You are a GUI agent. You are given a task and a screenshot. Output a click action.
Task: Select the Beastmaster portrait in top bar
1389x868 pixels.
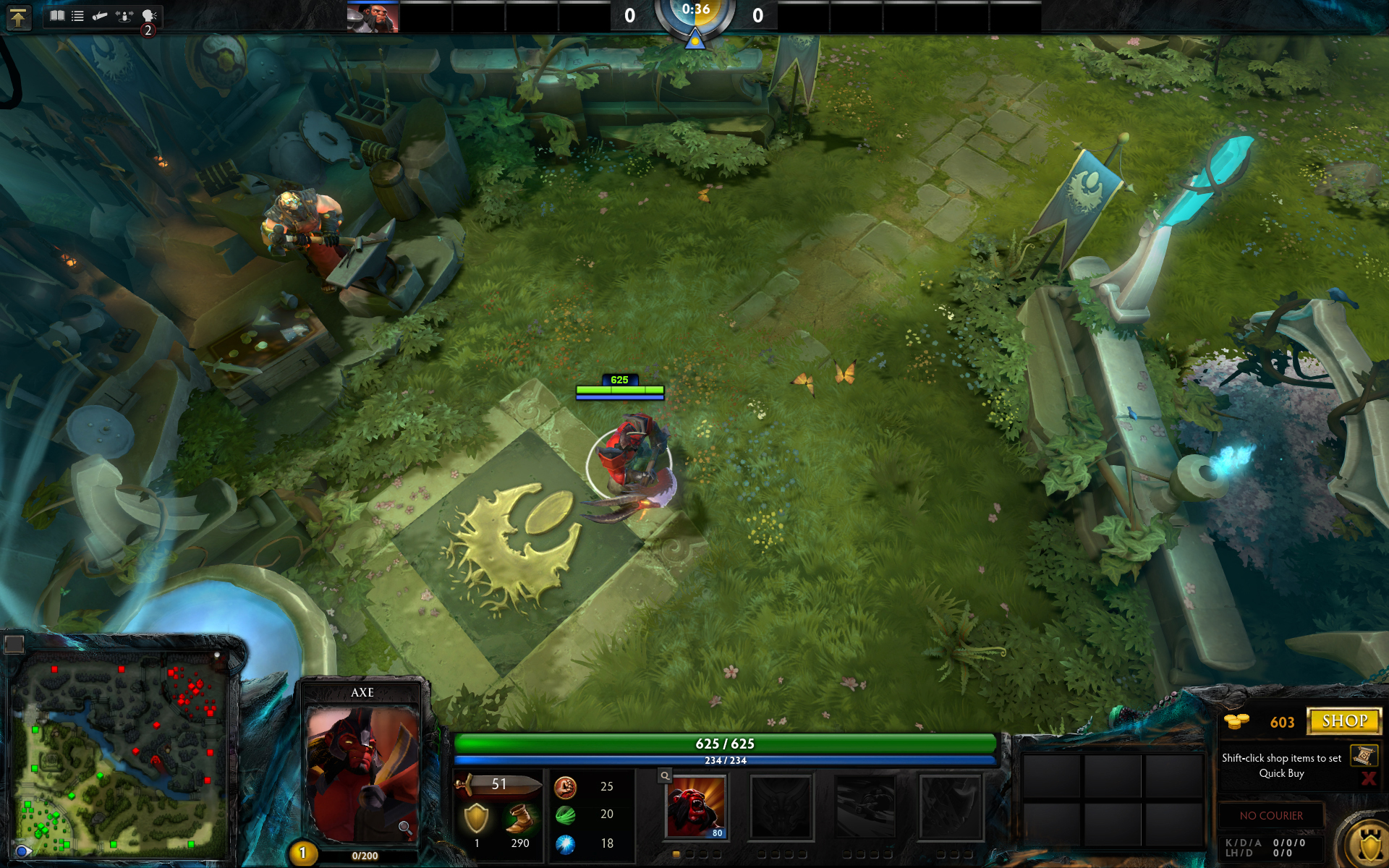pyautogui.click(x=373, y=18)
